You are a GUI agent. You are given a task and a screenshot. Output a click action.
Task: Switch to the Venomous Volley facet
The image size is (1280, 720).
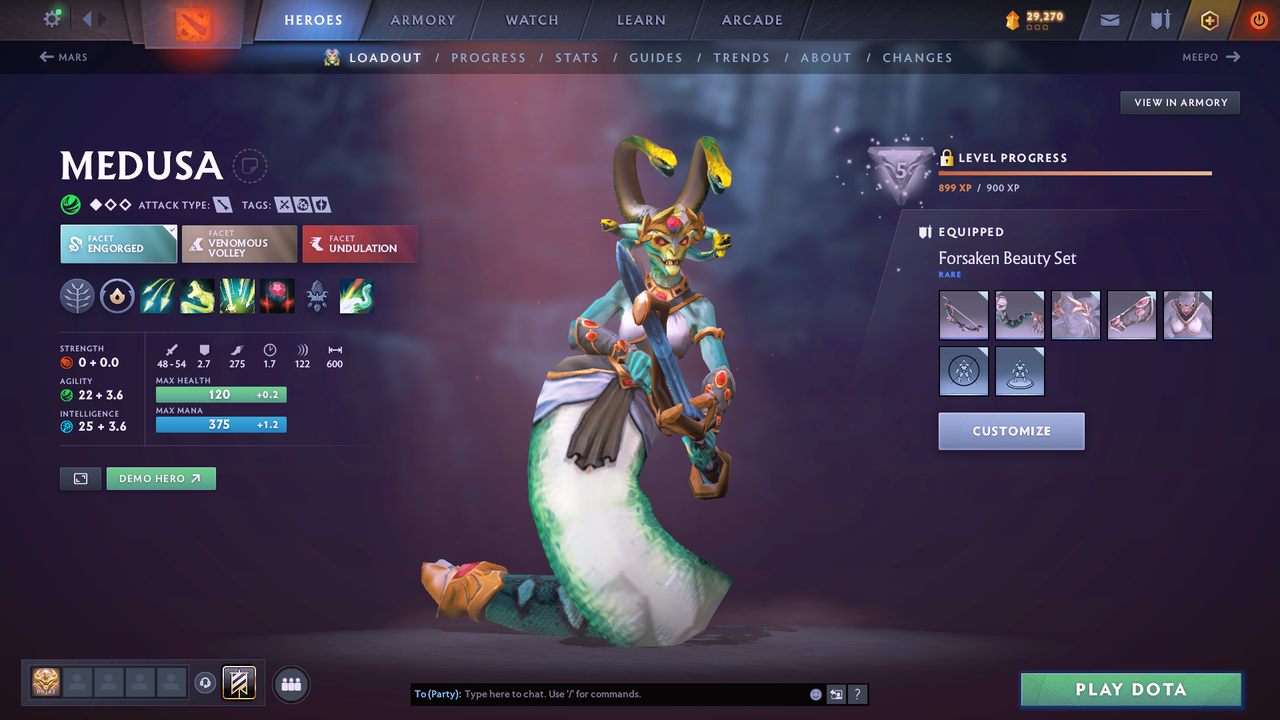pyautogui.click(x=239, y=243)
